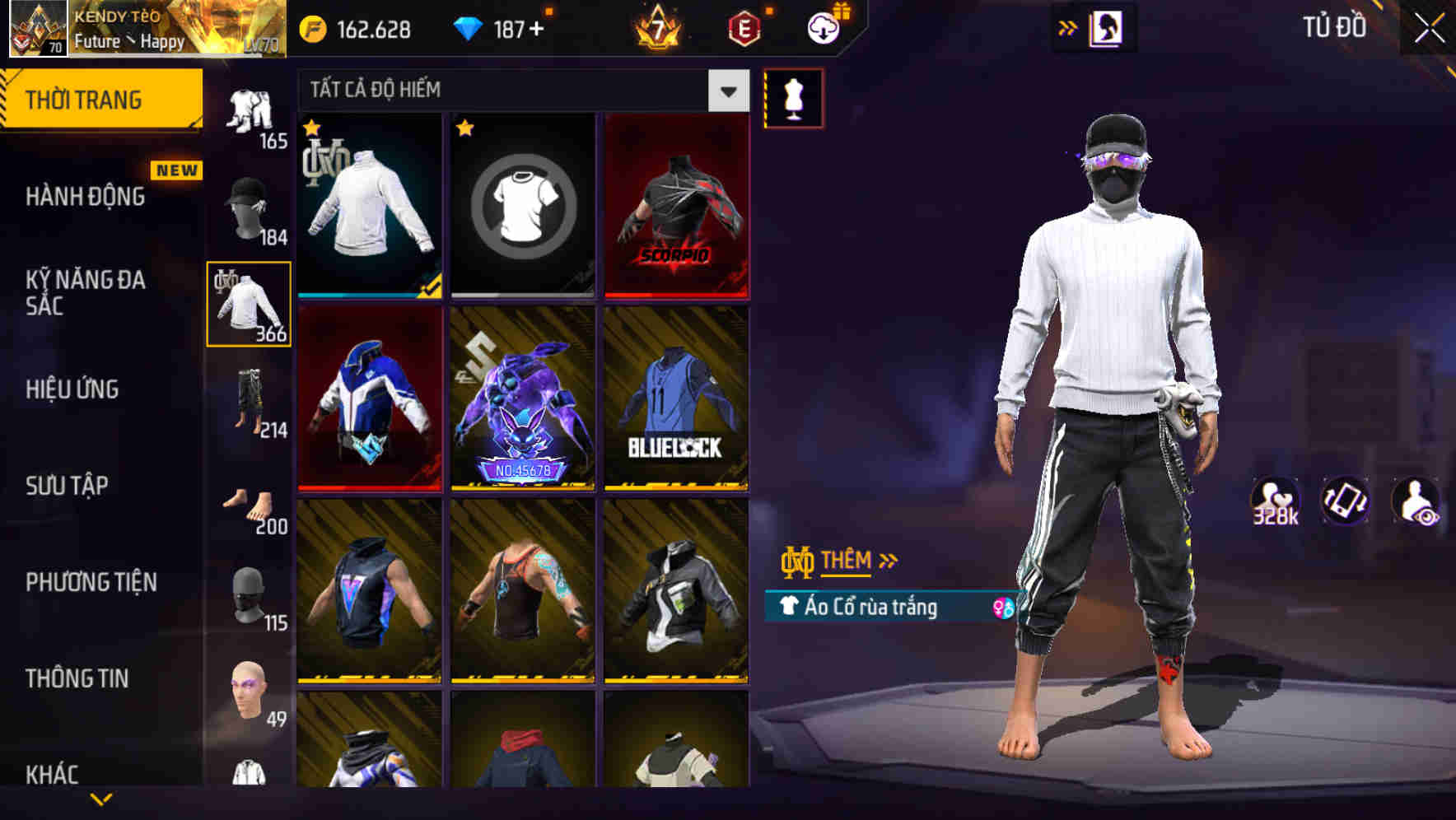Viewport: 1456px width, 820px height.
Task: Toggle the character eye preview icon
Action: tap(1415, 500)
